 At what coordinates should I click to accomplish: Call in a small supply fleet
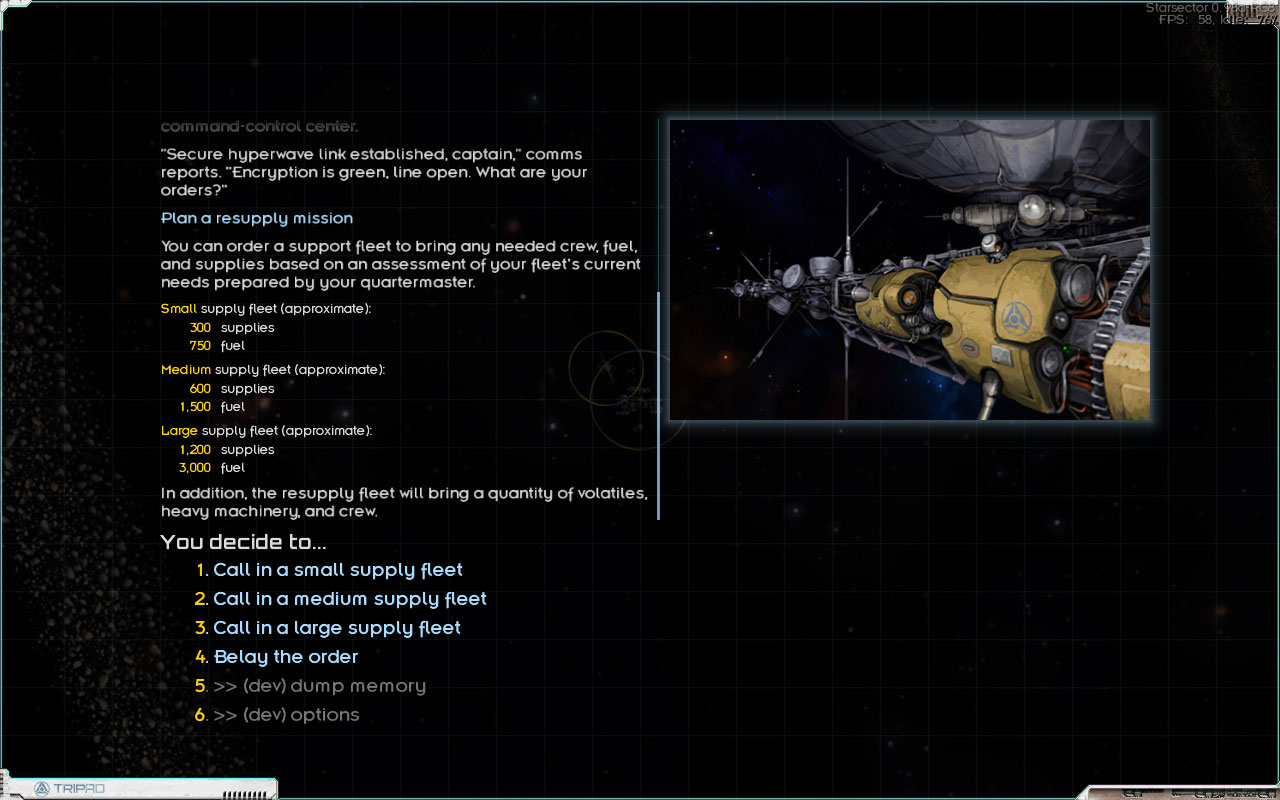click(x=337, y=570)
